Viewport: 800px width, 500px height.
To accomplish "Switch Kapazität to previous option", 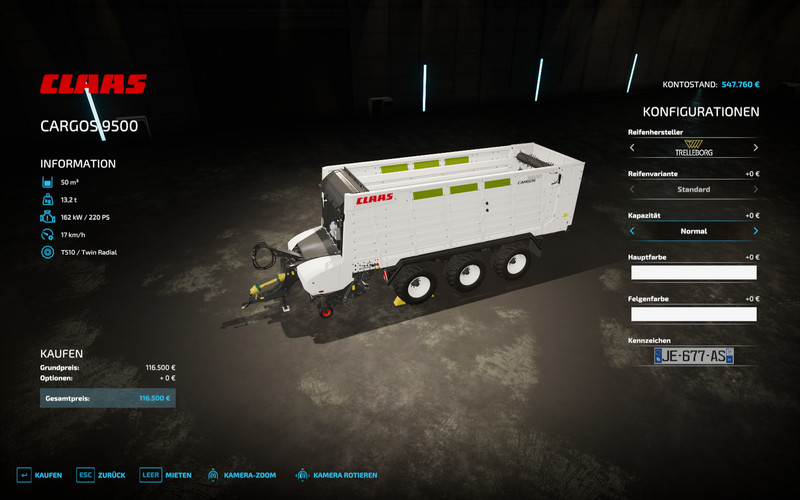I will pyautogui.click(x=631, y=230).
